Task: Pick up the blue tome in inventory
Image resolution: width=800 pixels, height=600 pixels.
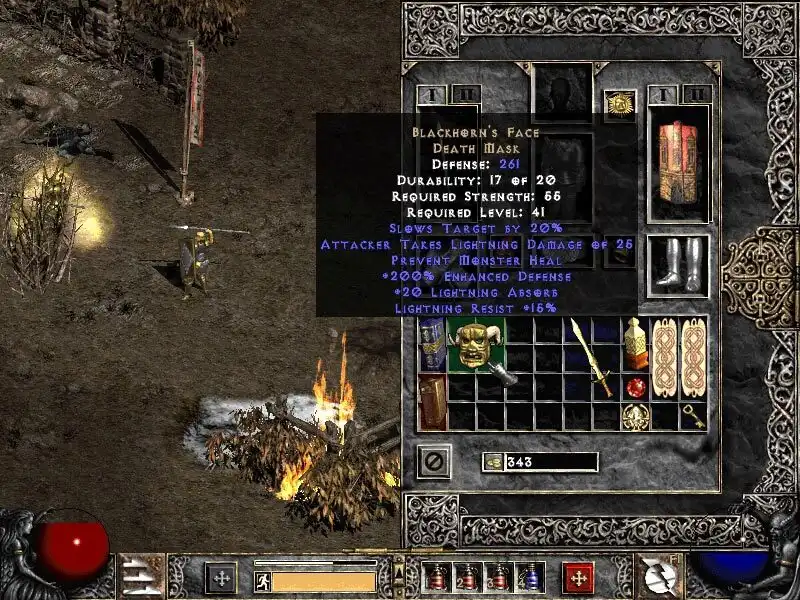Action: click(x=433, y=345)
